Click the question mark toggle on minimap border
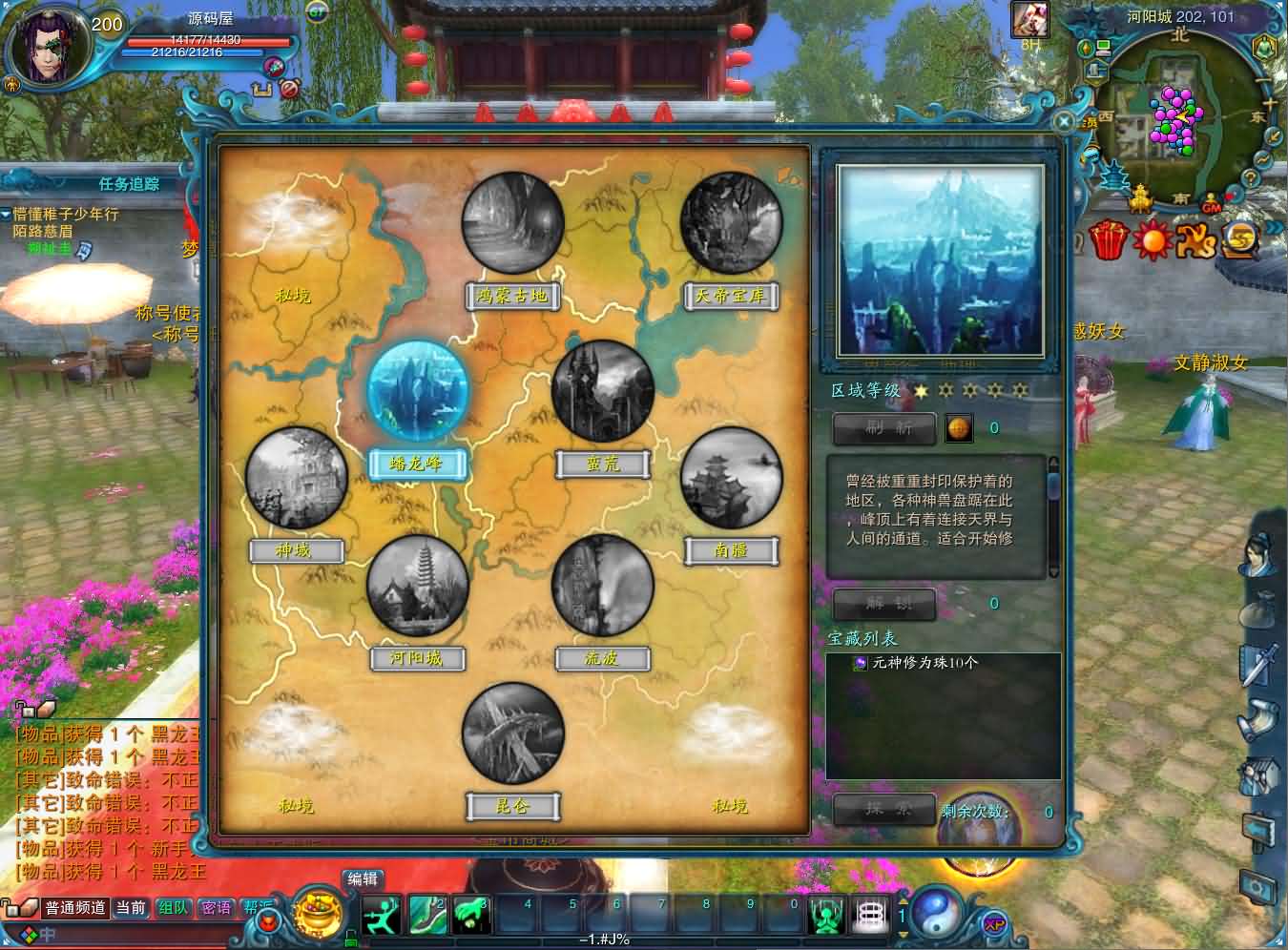 1251,176
